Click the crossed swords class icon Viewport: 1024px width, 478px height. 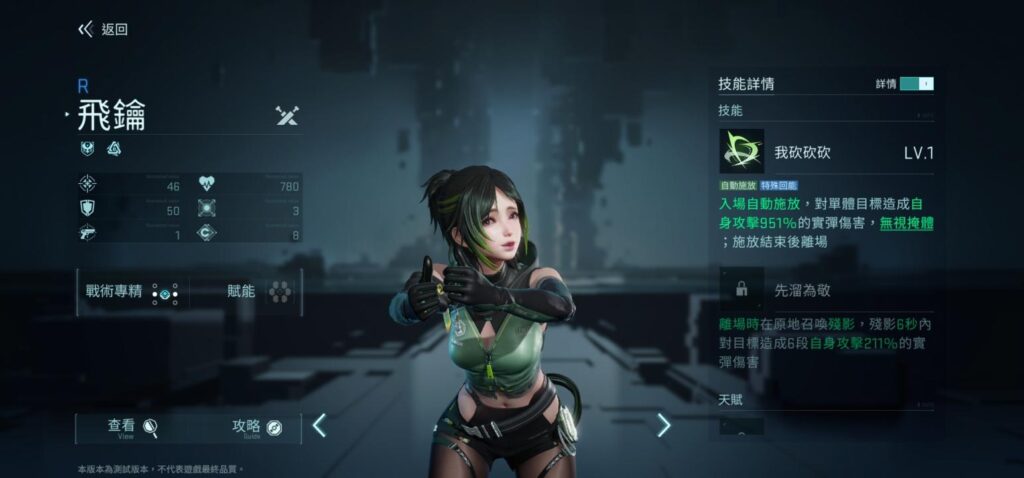point(287,116)
